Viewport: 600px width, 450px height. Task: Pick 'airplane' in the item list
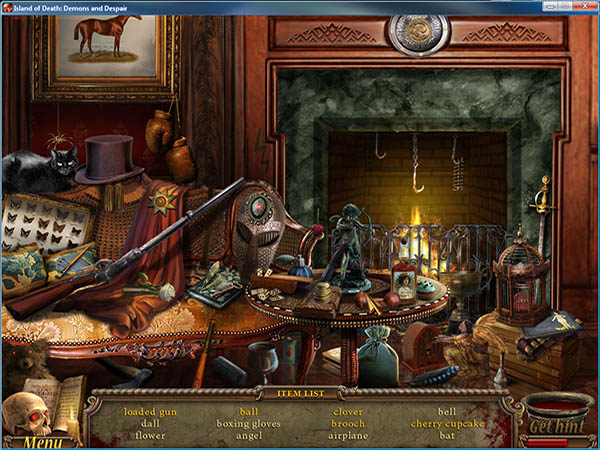pyautogui.click(x=348, y=436)
